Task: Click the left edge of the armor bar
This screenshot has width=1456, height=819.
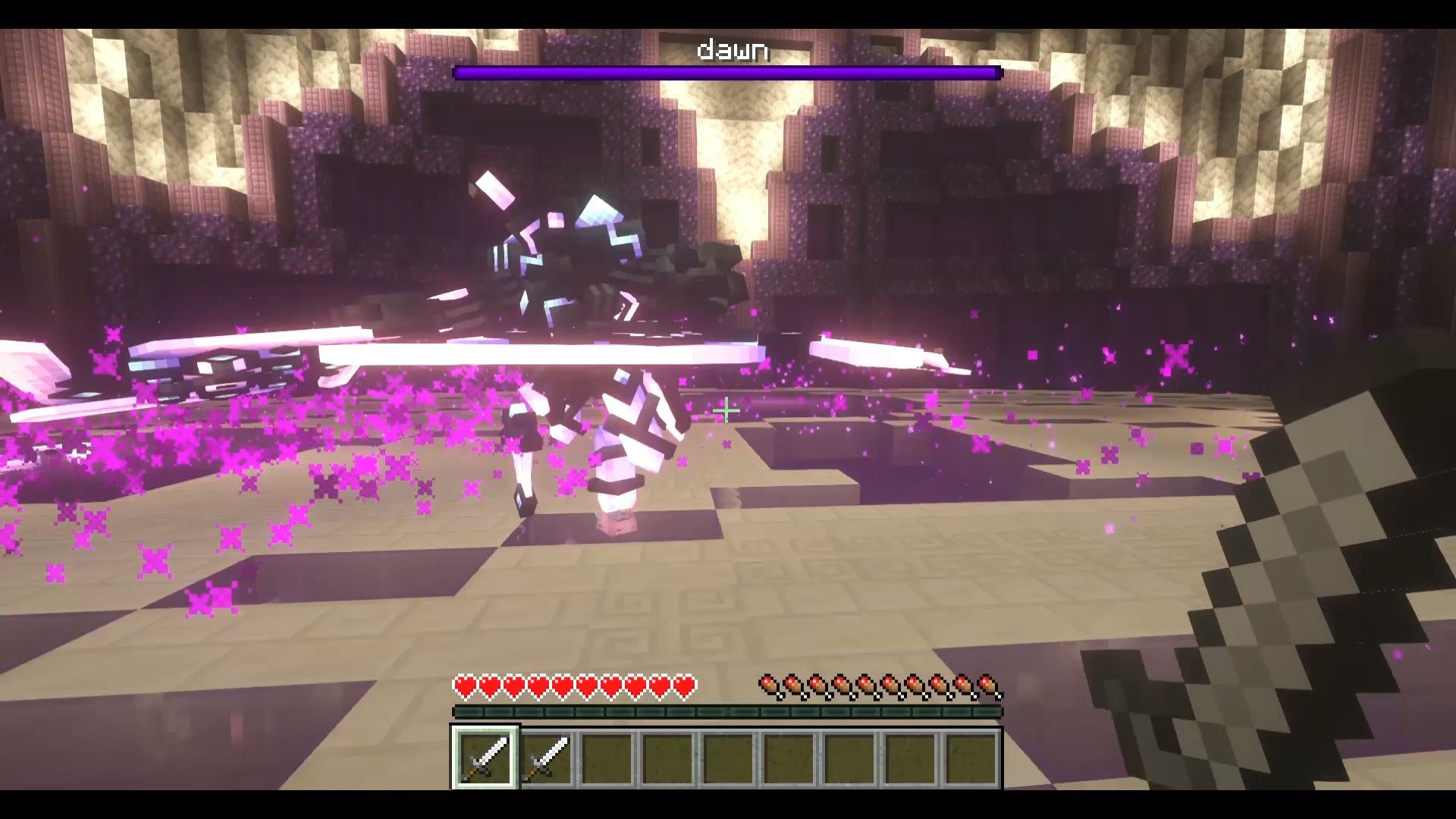Action: (459, 713)
